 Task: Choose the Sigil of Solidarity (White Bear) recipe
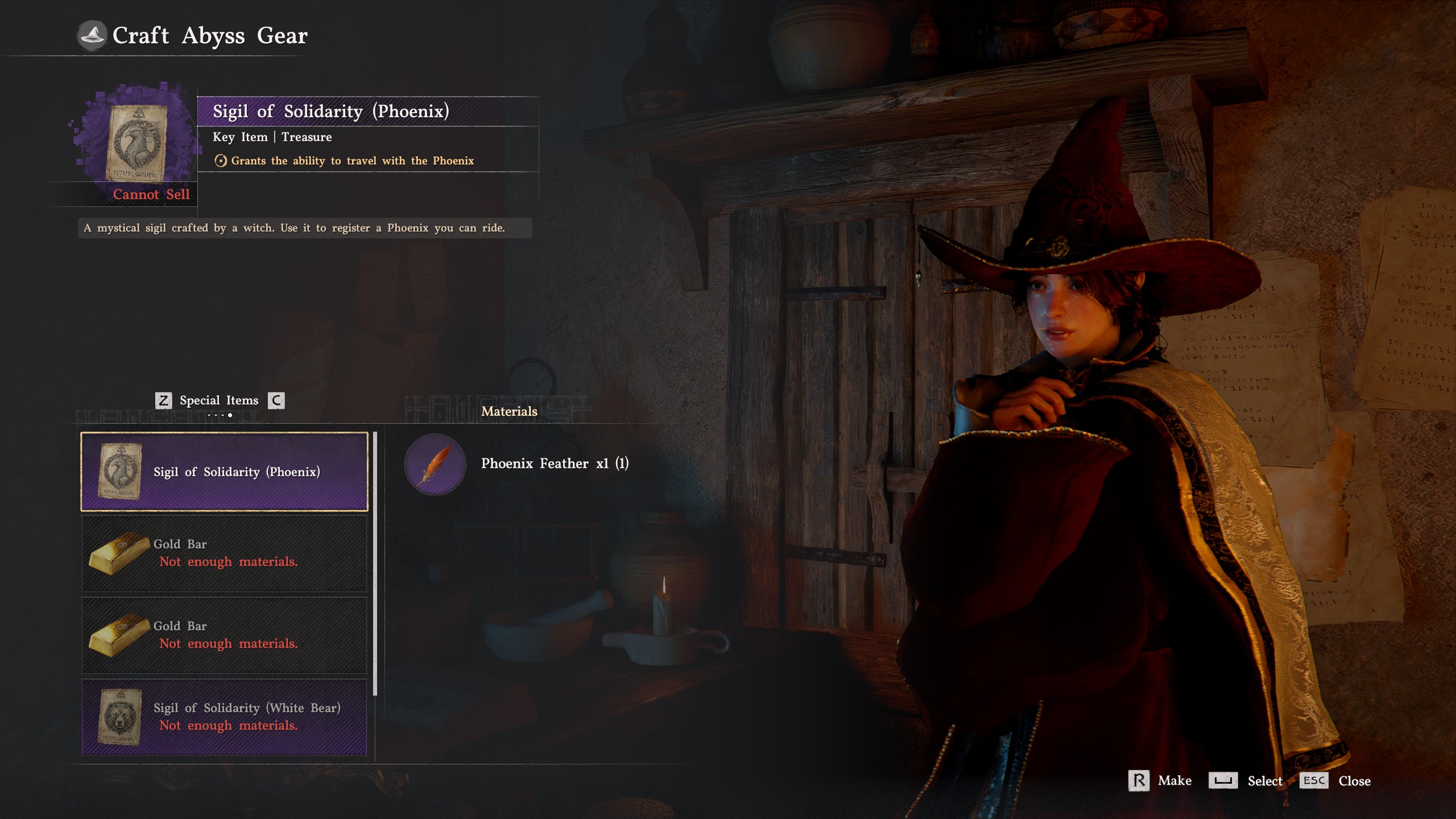(224, 717)
